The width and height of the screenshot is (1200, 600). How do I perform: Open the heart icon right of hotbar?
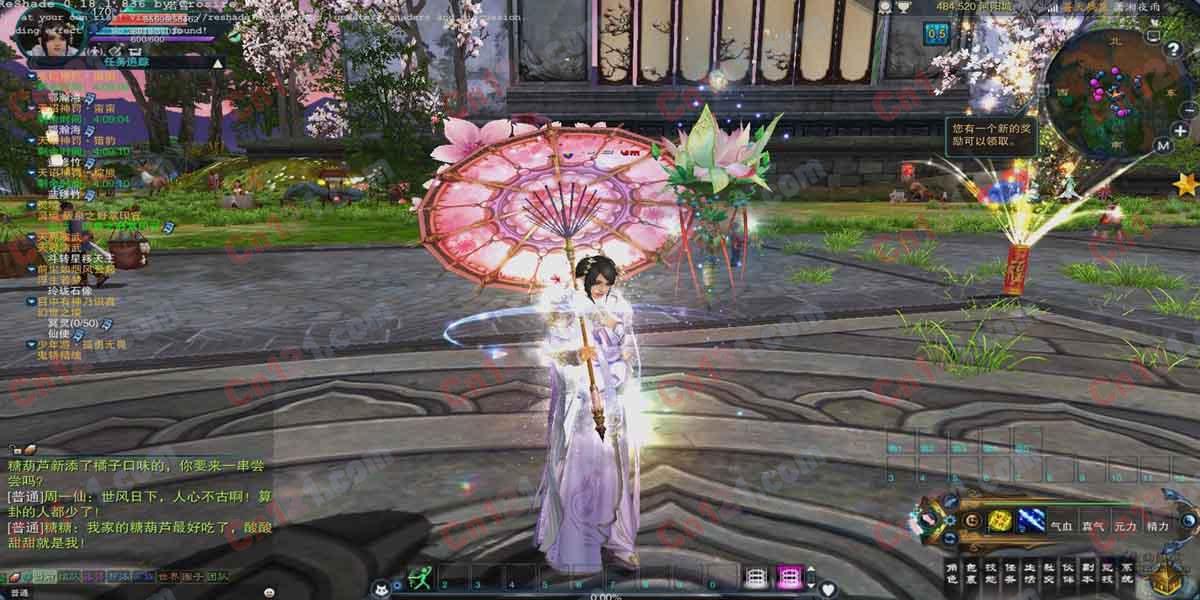[x=827, y=590]
